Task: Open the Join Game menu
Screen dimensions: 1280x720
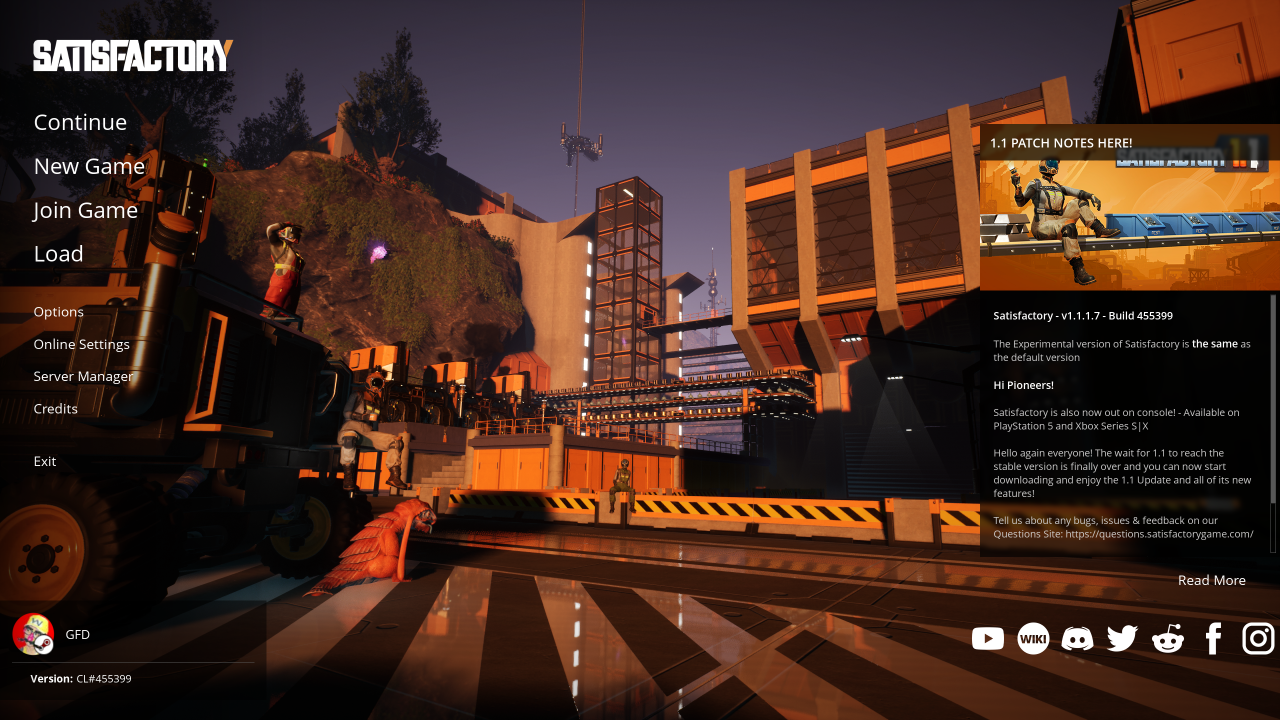Action: tap(85, 210)
